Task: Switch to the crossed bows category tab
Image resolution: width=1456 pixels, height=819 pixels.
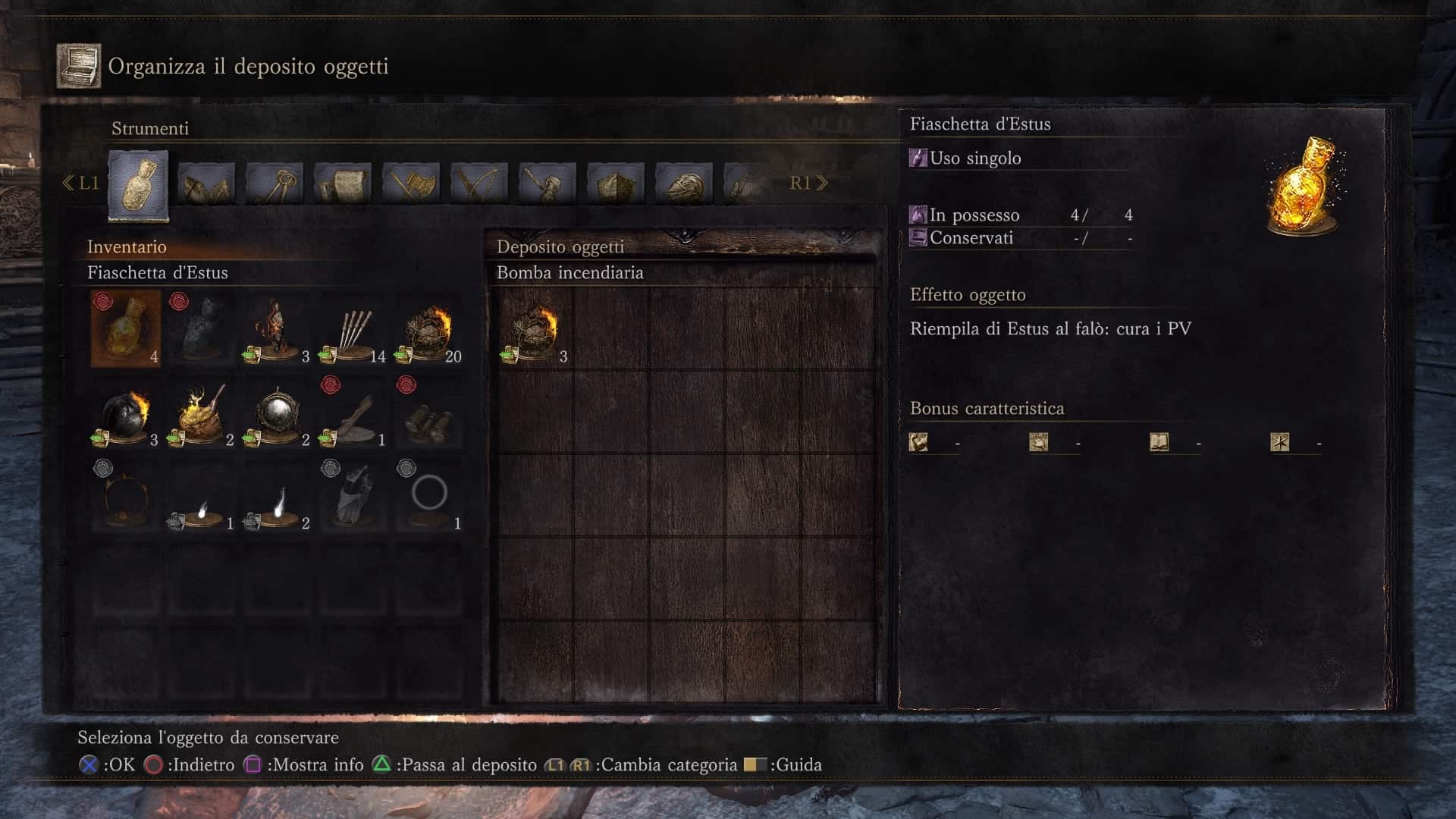Action: pyautogui.click(x=479, y=183)
